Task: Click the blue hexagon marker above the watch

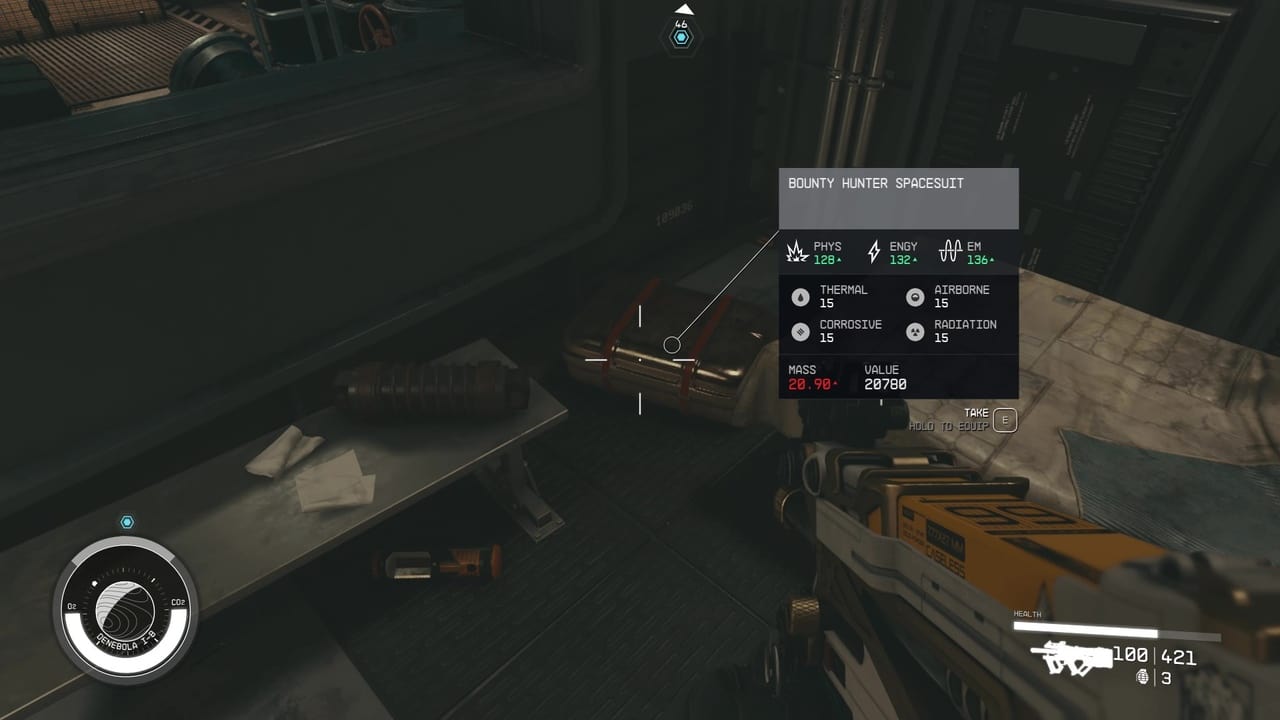Action: (128, 522)
